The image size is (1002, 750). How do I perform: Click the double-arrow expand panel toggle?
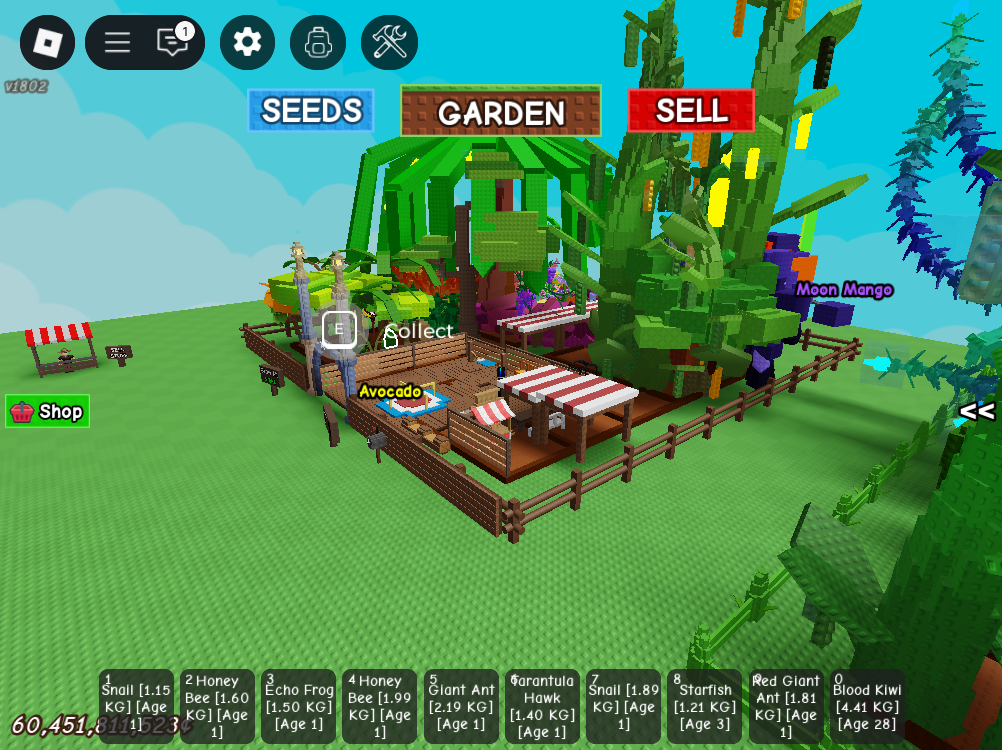(x=977, y=411)
